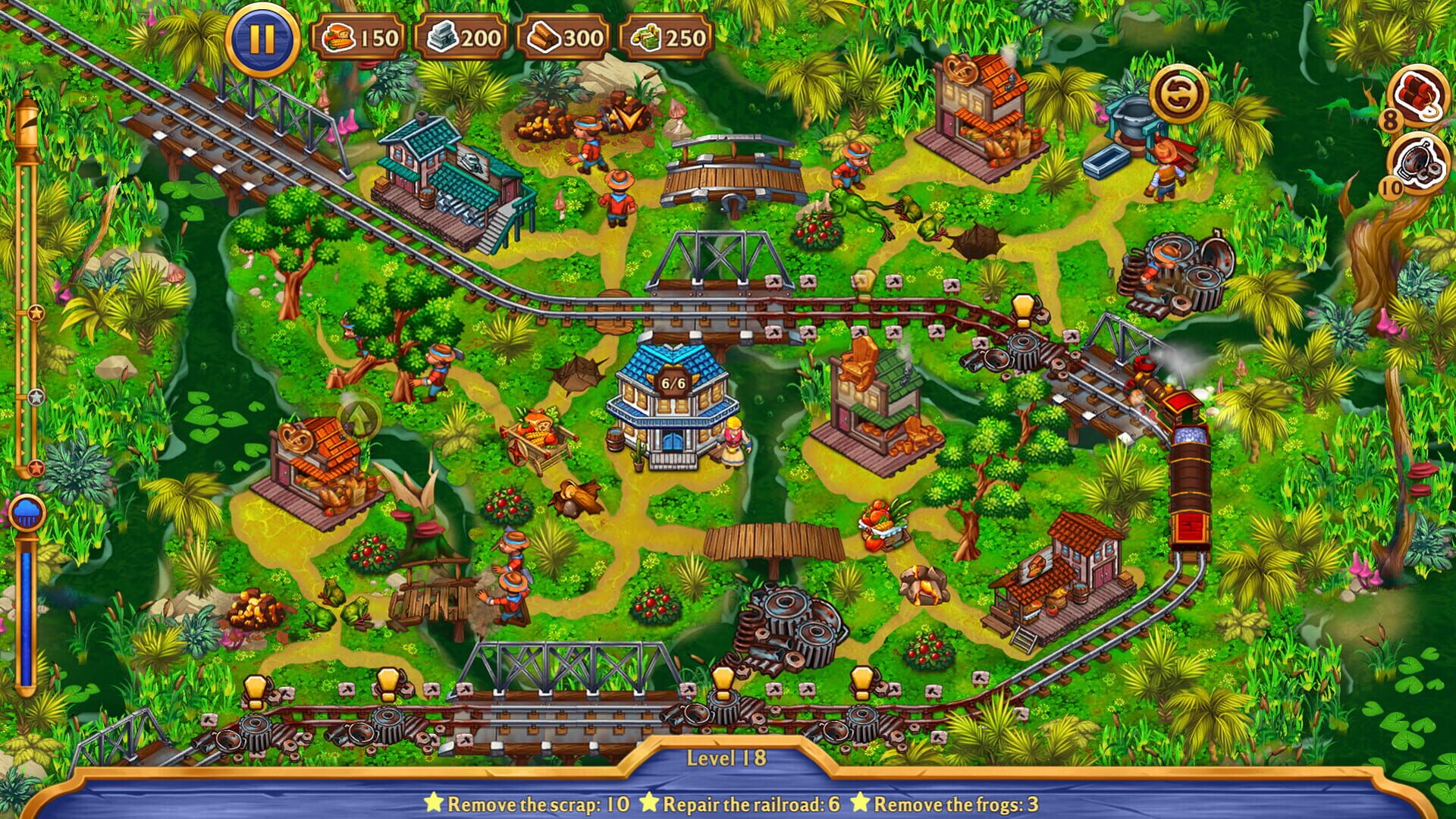Click the money counter showing 250
This screenshot has height=819, width=1456.
tap(667, 36)
